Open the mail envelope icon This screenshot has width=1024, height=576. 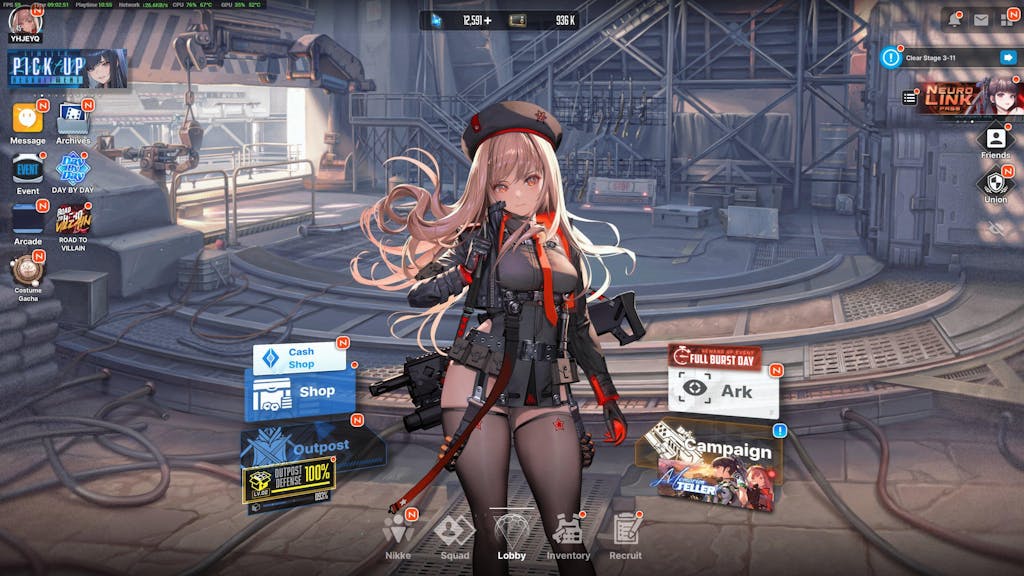click(x=981, y=19)
